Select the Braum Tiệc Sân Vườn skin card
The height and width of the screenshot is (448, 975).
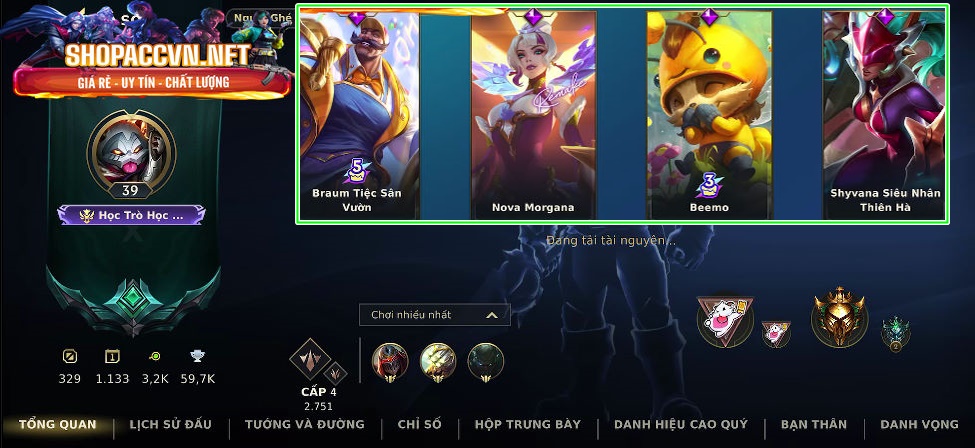[x=359, y=115]
